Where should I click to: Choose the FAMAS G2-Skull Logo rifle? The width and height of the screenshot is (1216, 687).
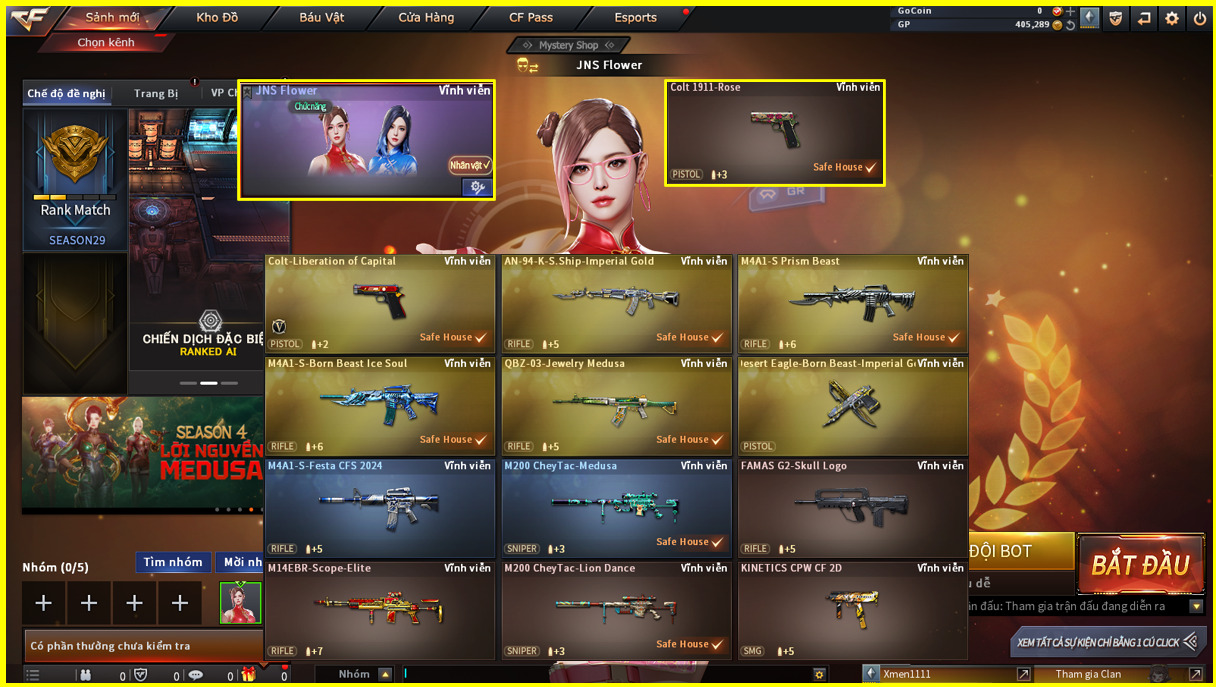pyautogui.click(x=852, y=507)
